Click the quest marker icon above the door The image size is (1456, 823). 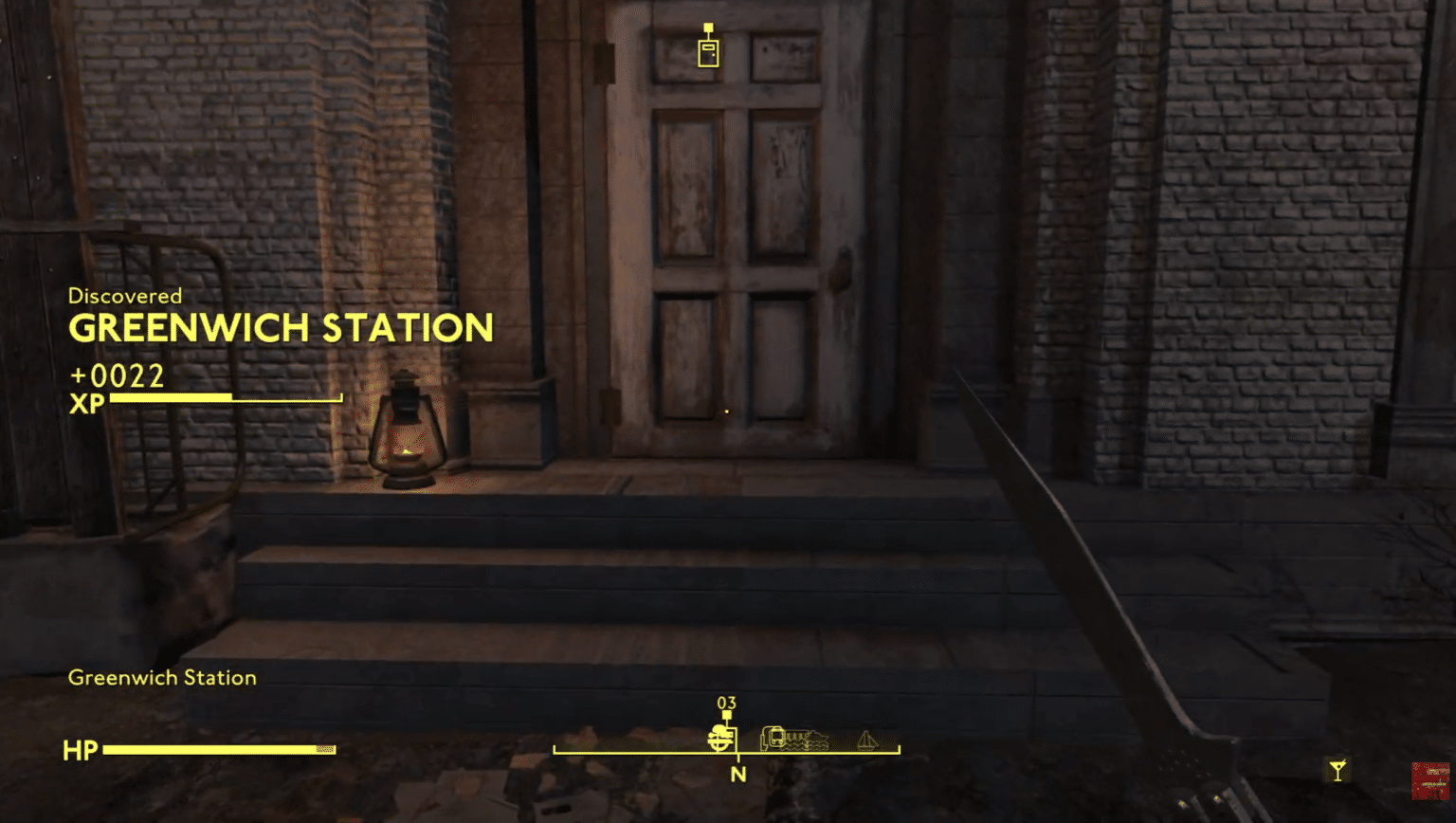(707, 52)
